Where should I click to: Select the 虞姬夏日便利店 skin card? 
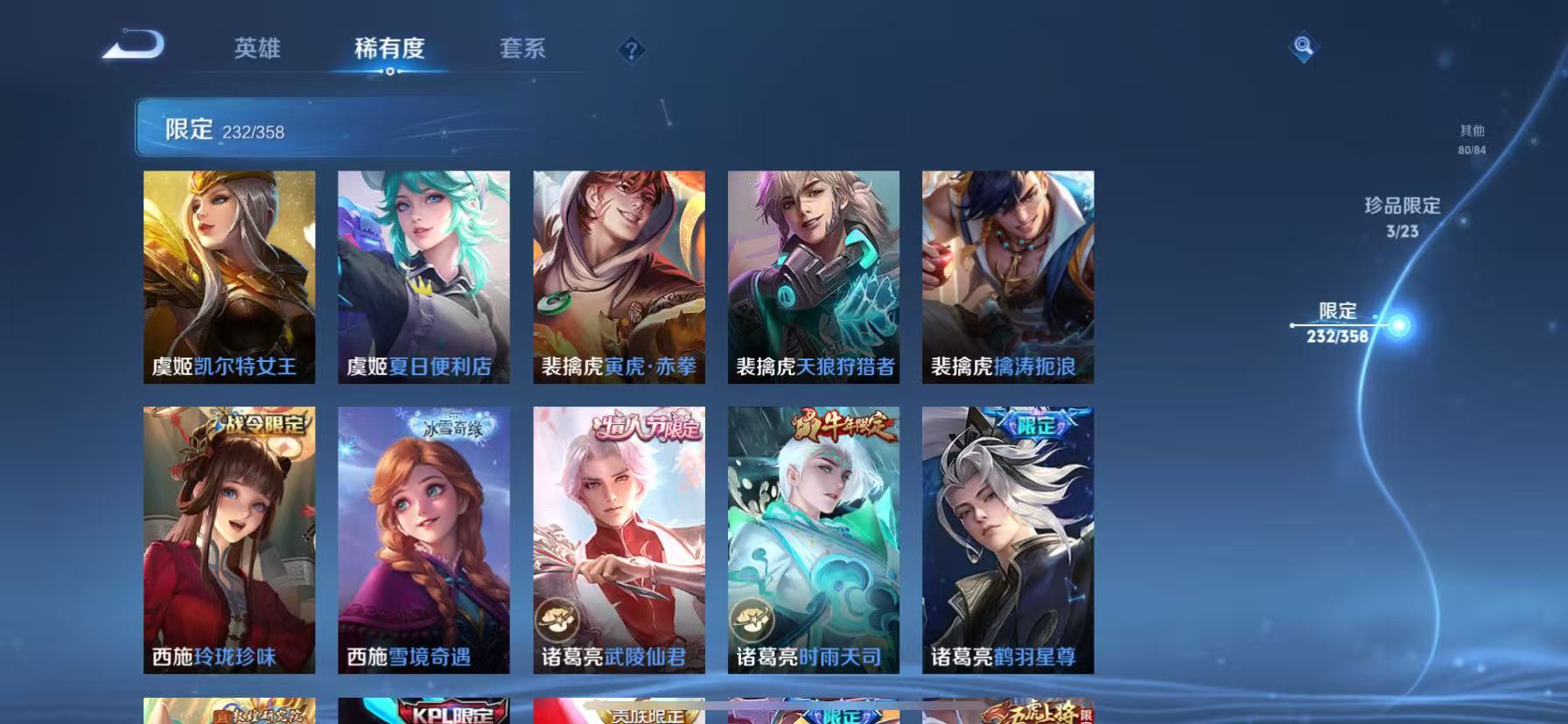pos(423,275)
